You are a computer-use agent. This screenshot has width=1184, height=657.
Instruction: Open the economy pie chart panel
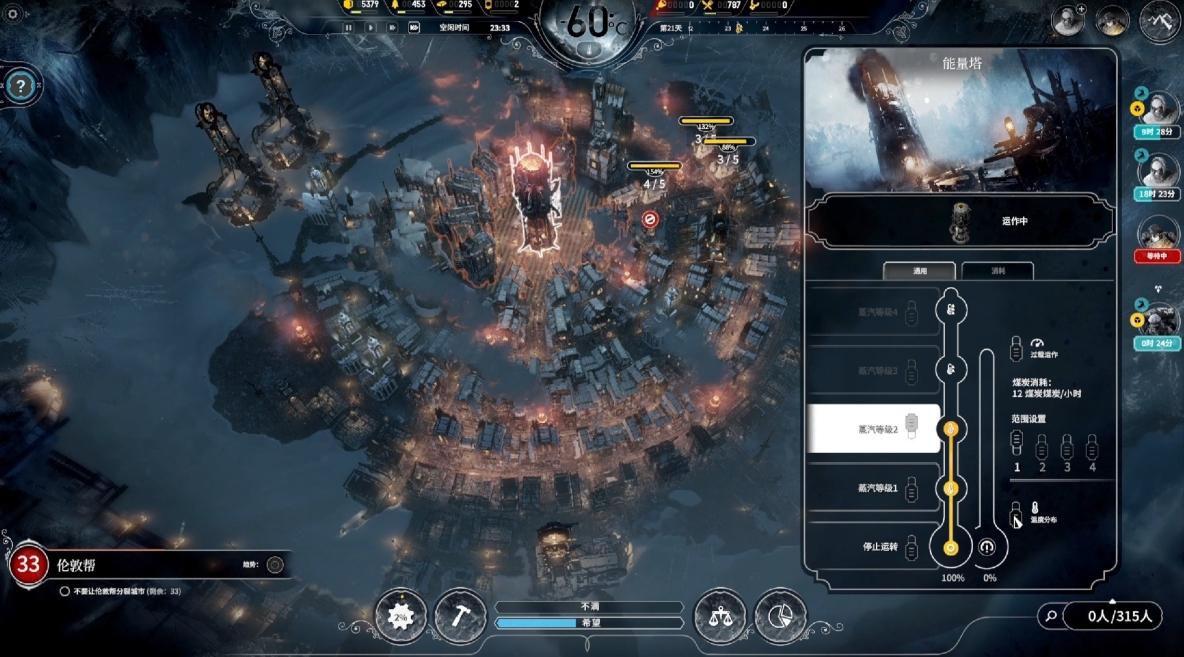coord(779,615)
